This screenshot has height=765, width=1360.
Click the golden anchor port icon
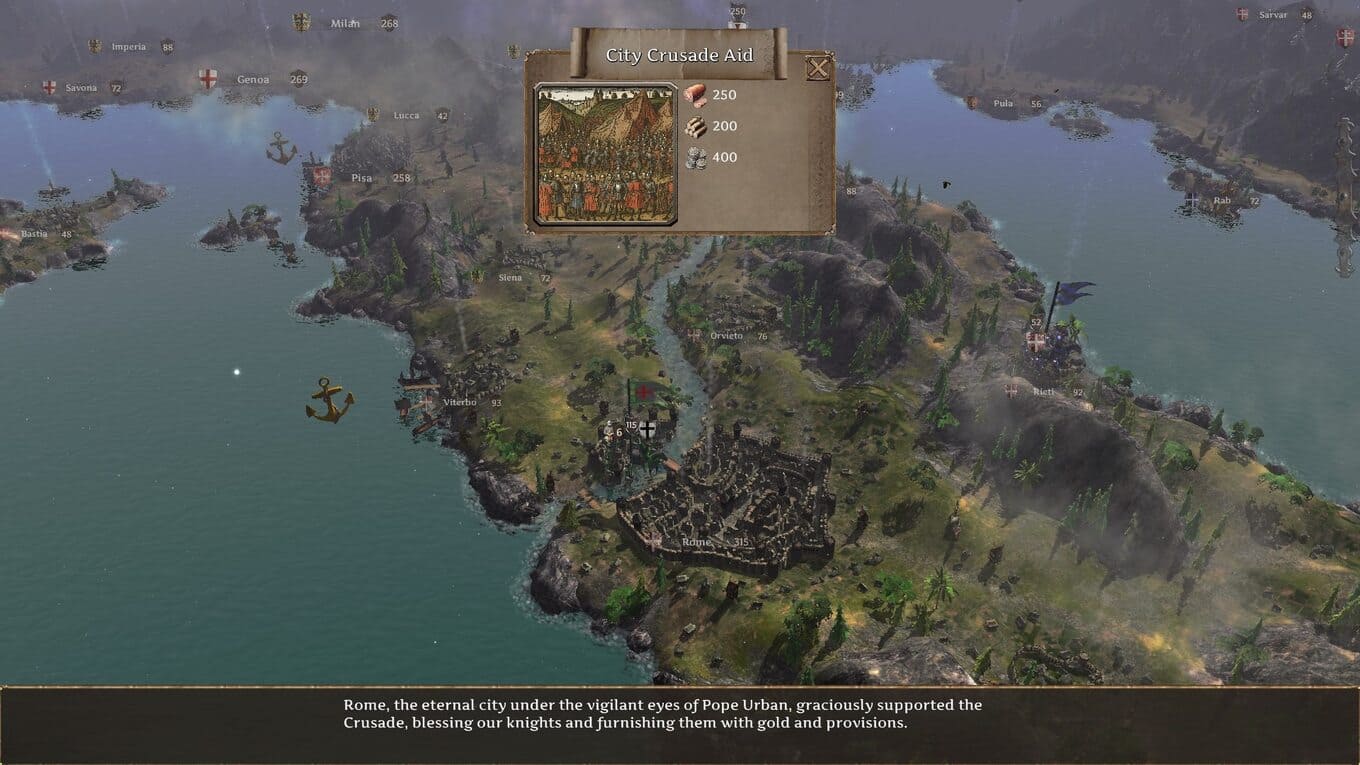pyautogui.click(x=329, y=399)
